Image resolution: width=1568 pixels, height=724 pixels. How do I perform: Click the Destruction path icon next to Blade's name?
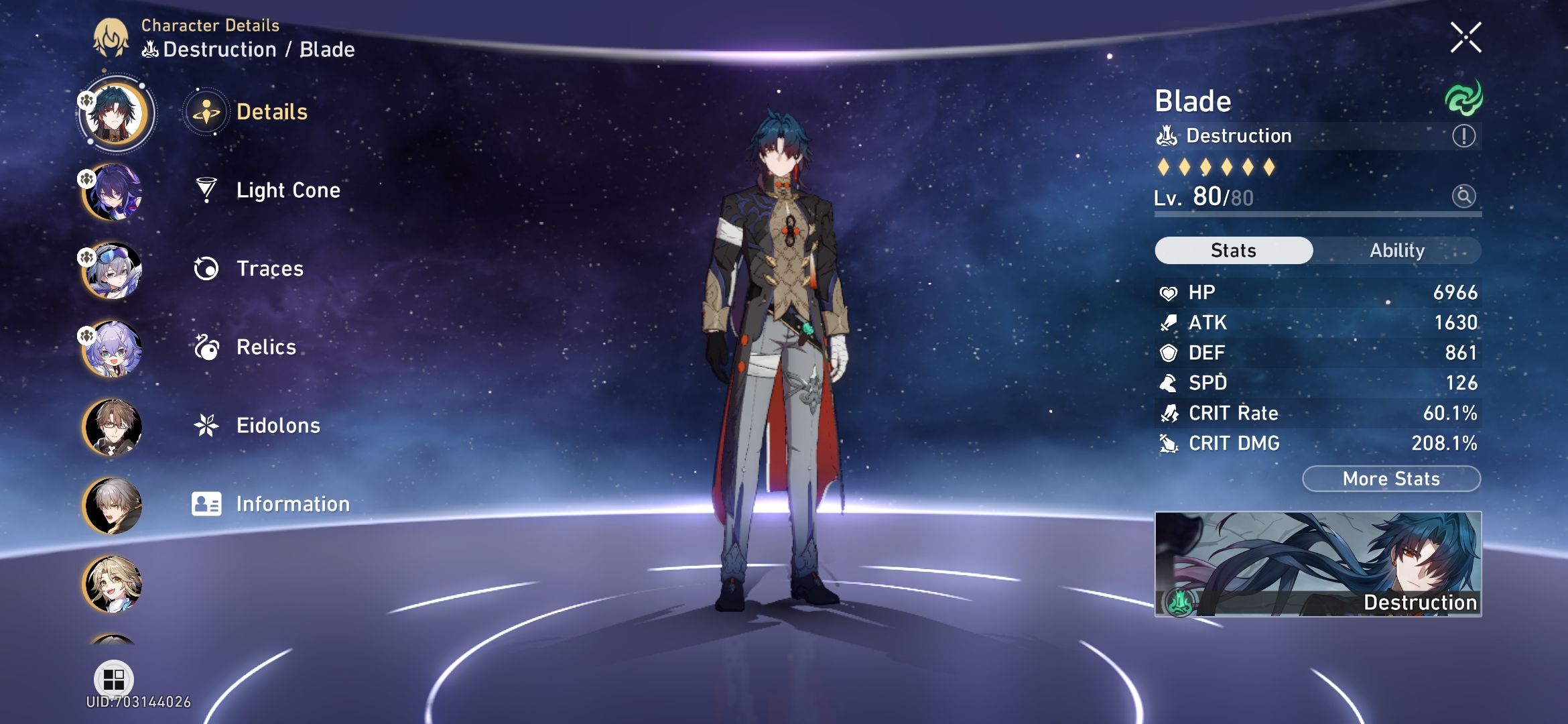pos(1167,135)
